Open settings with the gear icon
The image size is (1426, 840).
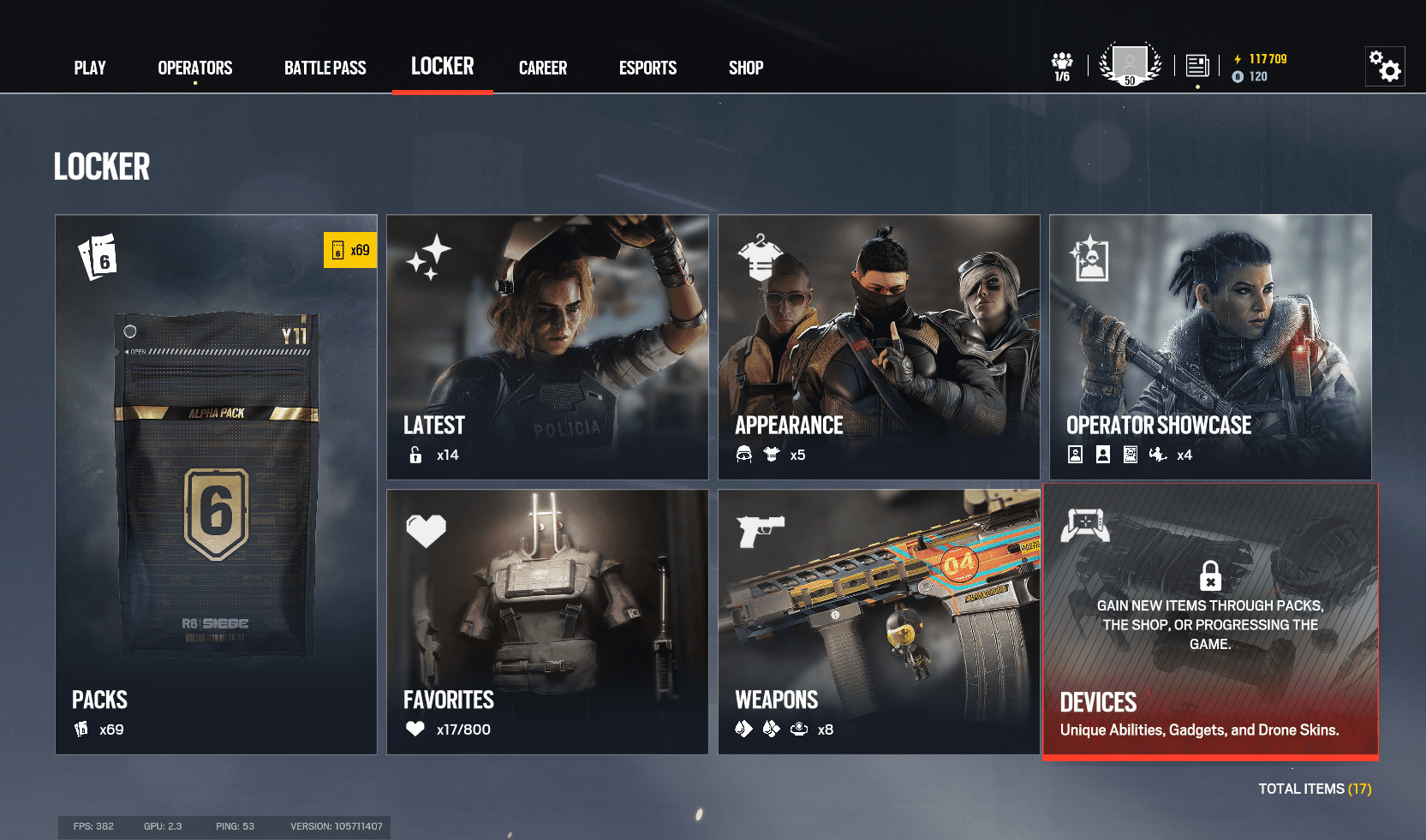coord(1385,65)
